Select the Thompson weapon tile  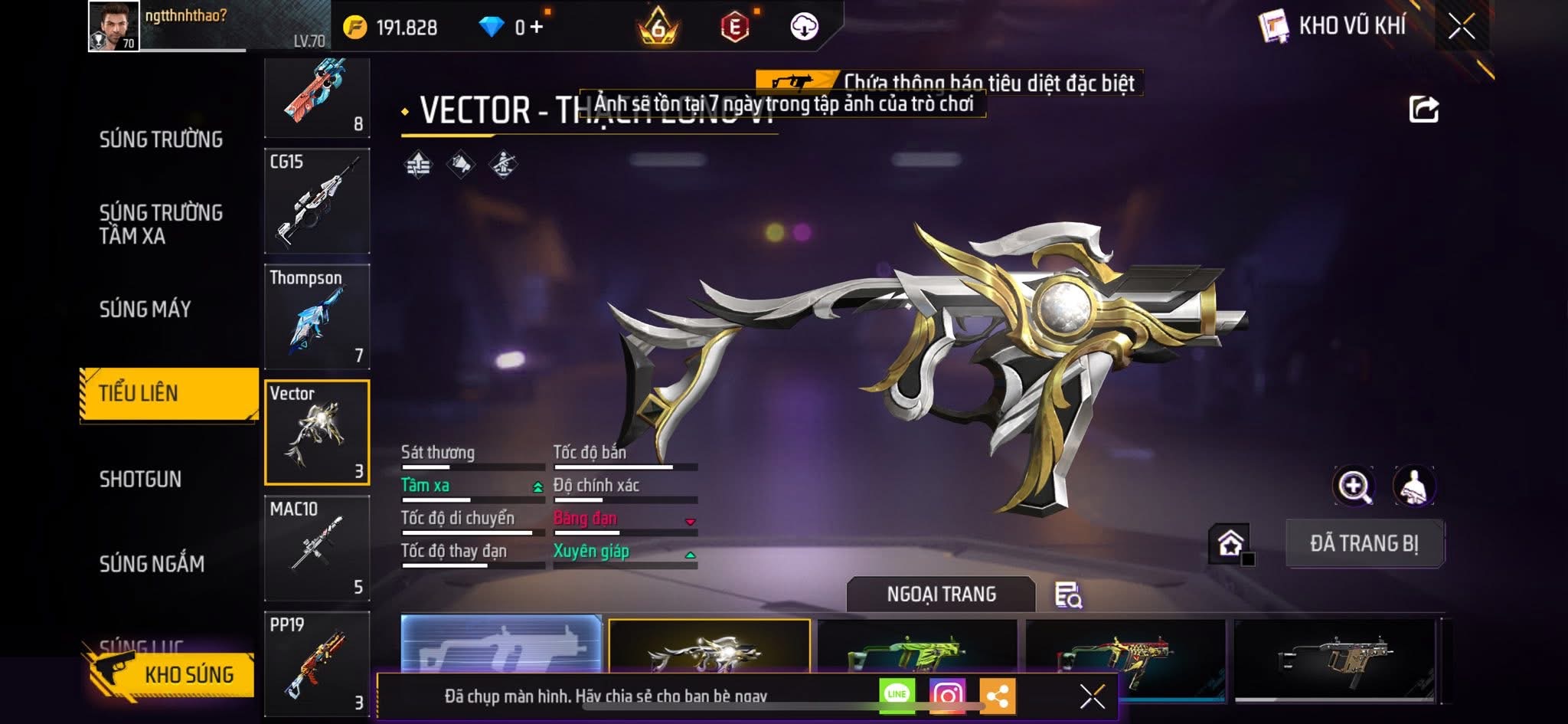[317, 316]
